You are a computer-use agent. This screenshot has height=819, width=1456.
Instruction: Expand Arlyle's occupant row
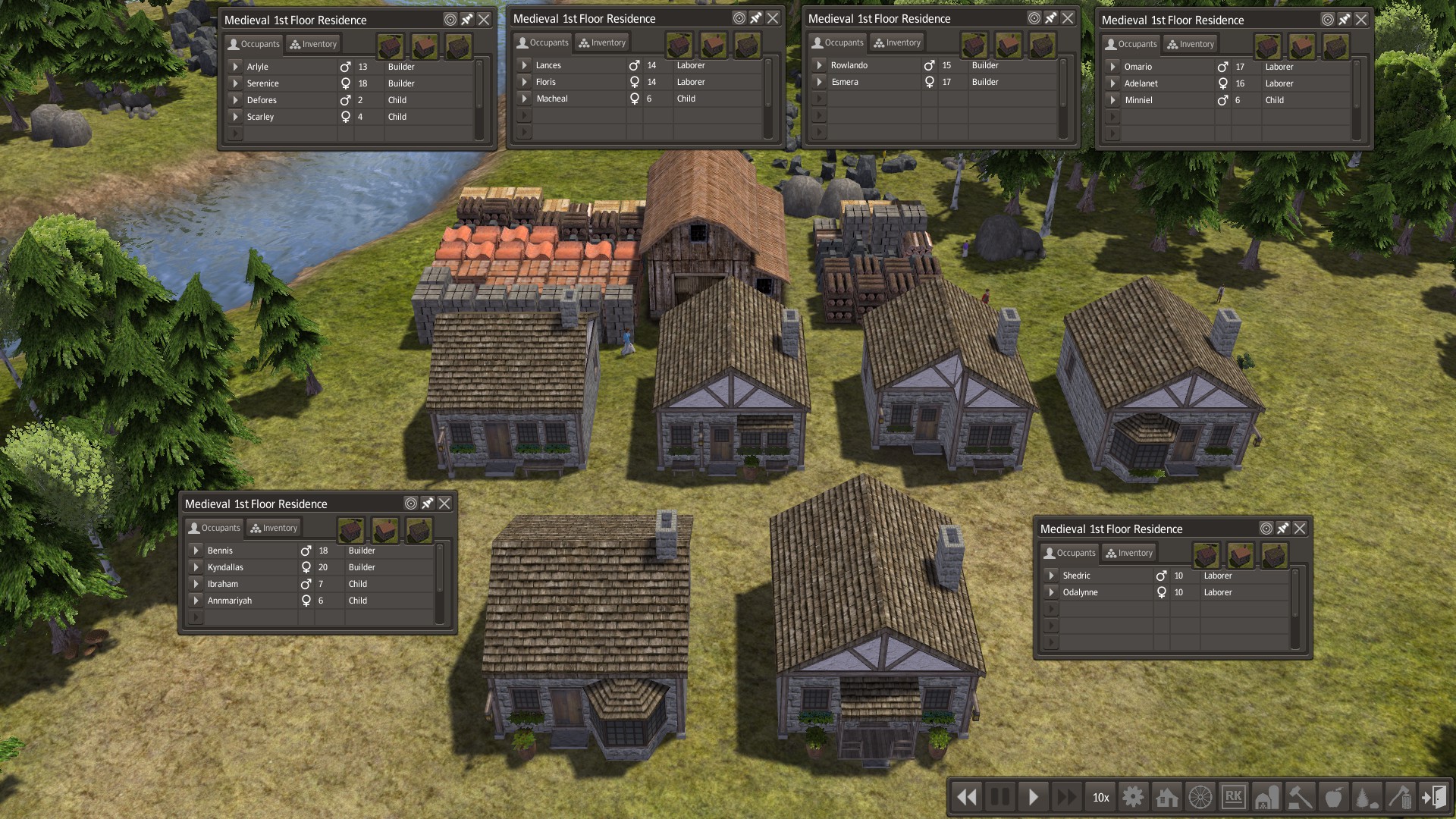(236, 67)
